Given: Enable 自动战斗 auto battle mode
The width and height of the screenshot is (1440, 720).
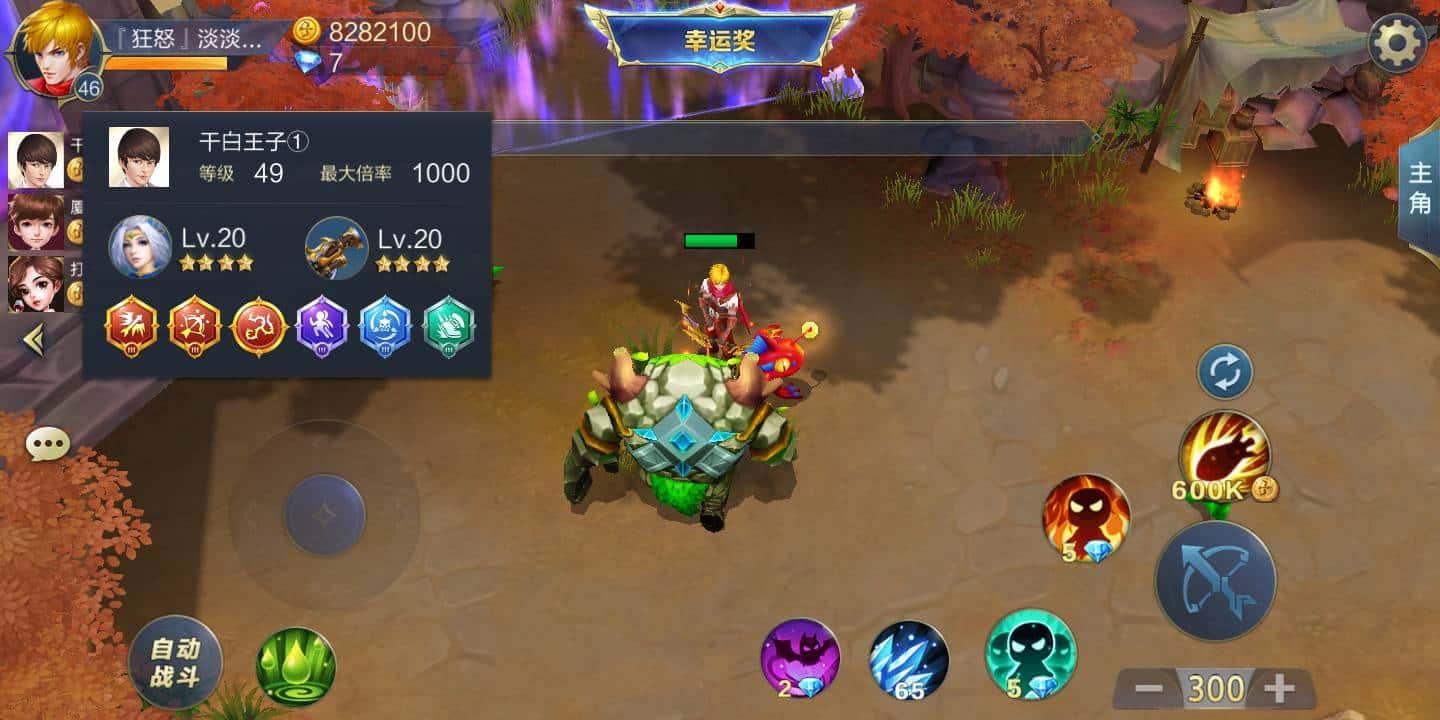Looking at the screenshot, I should pos(176,661).
